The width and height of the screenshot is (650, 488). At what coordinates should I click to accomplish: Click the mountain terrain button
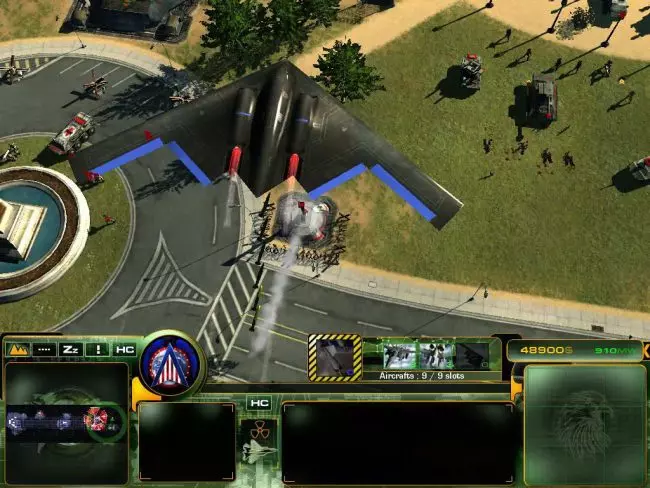17,350
